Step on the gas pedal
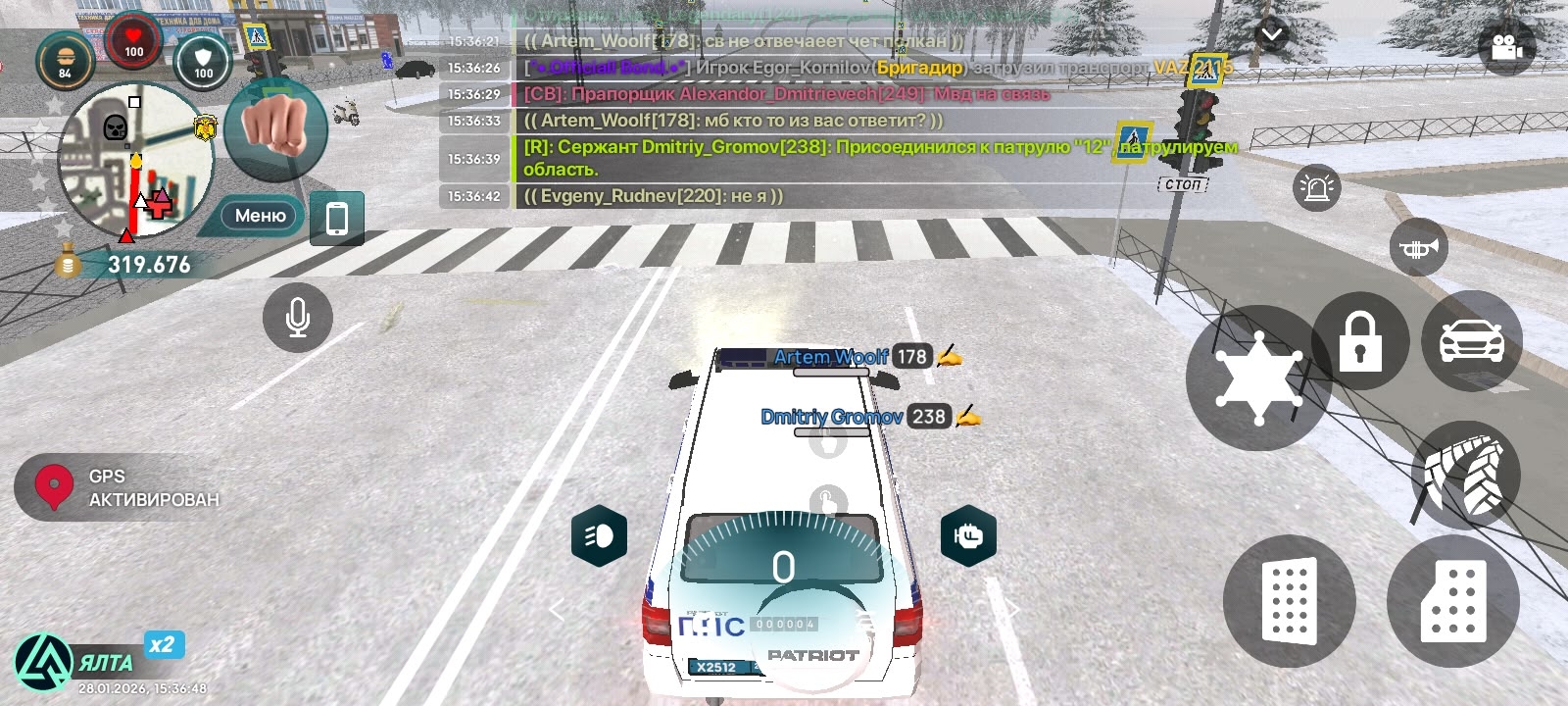Image resolution: width=1568 pixels, height=706 pixels. tap(1452, 601)
